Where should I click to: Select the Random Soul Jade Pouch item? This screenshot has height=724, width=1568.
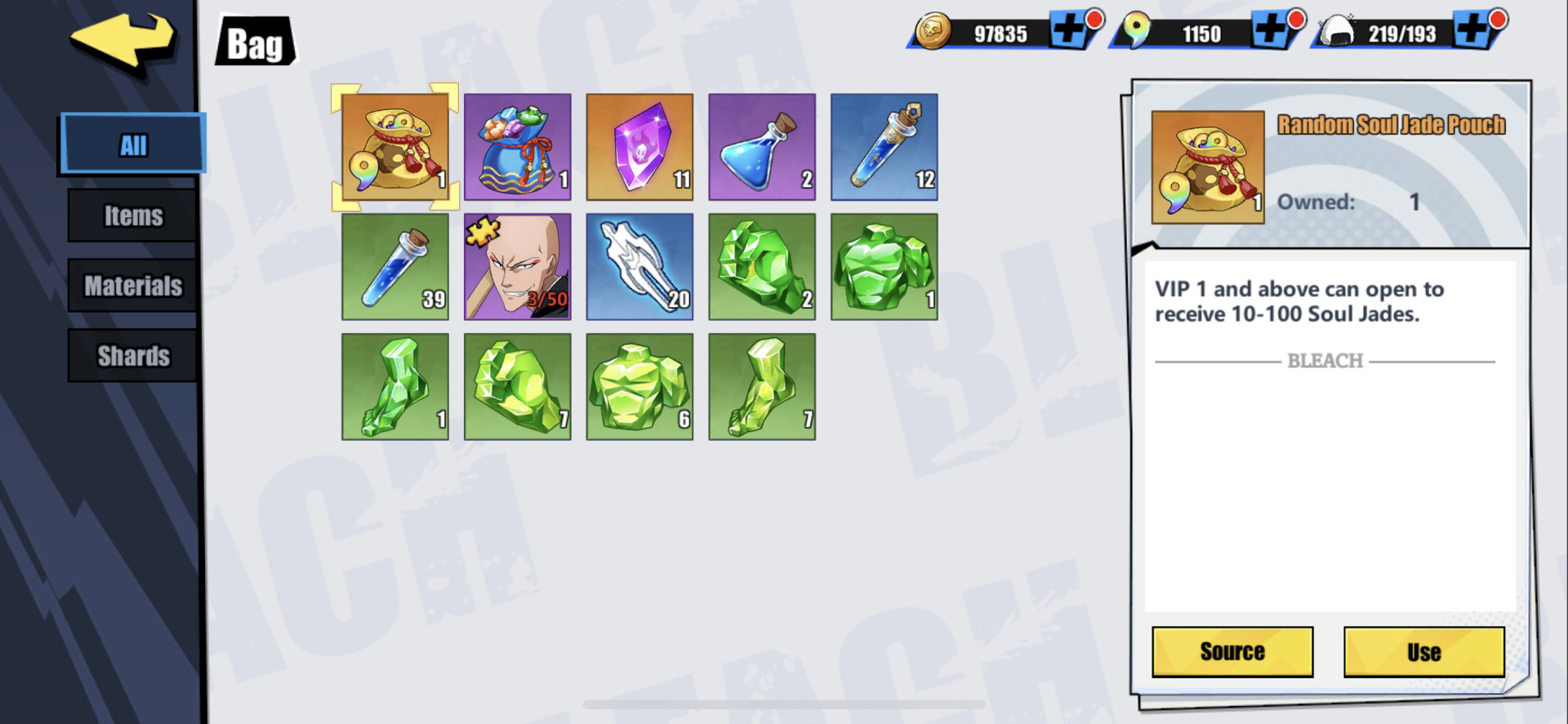click(394, 147)
